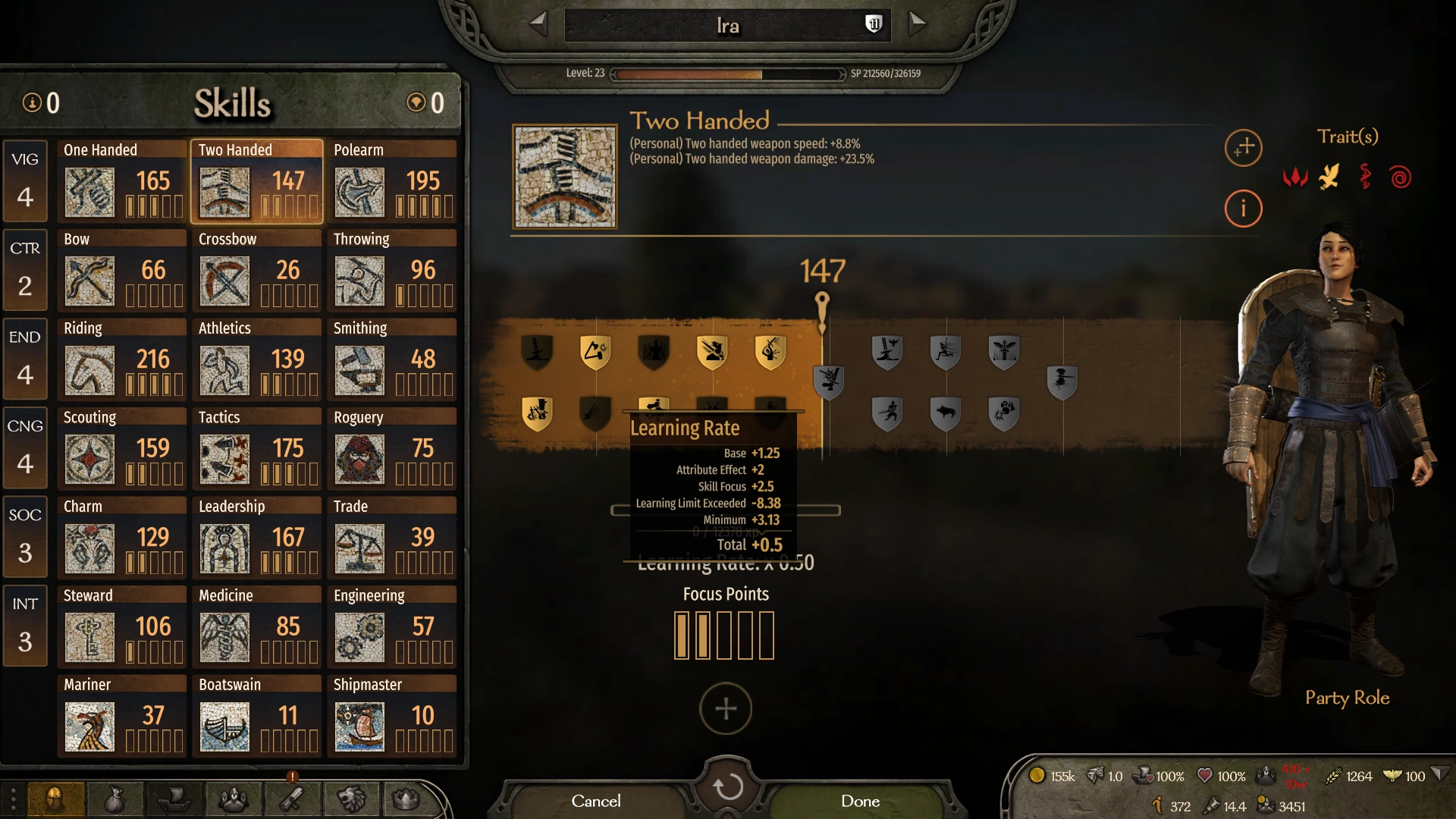Viewport: 1456px width, 819px height.
Task: Click the level 23 experience bar
Action: point(726,74)
